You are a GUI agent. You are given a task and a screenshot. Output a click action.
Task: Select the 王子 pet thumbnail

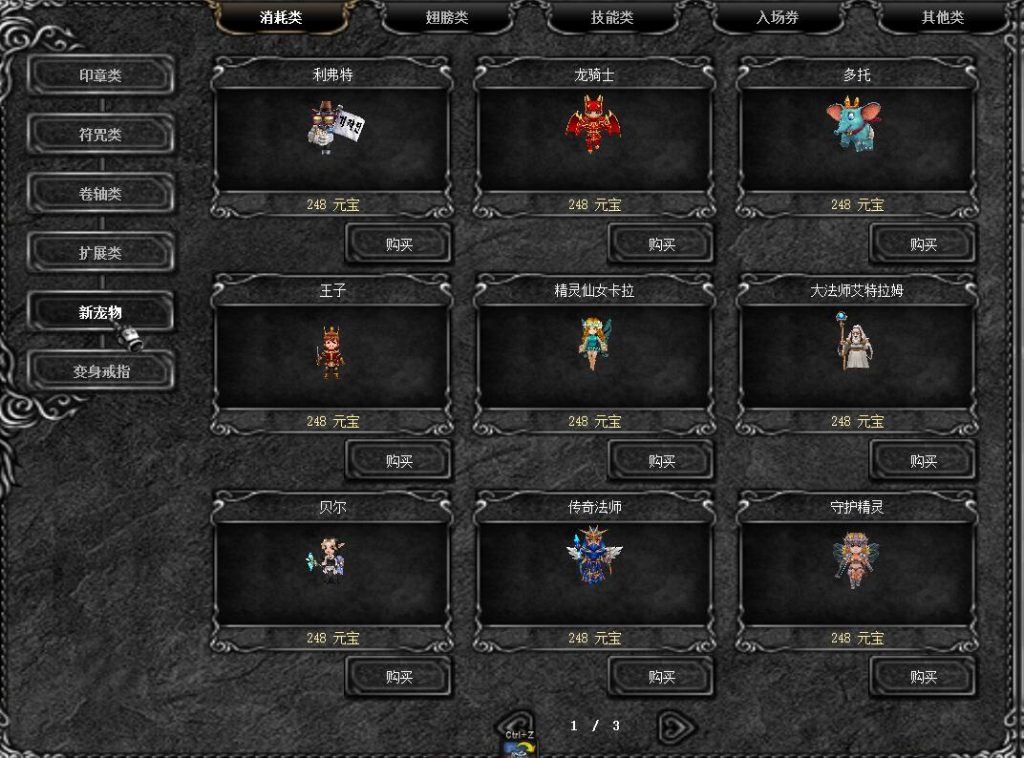pyautogui.click(x=331, y=350)
